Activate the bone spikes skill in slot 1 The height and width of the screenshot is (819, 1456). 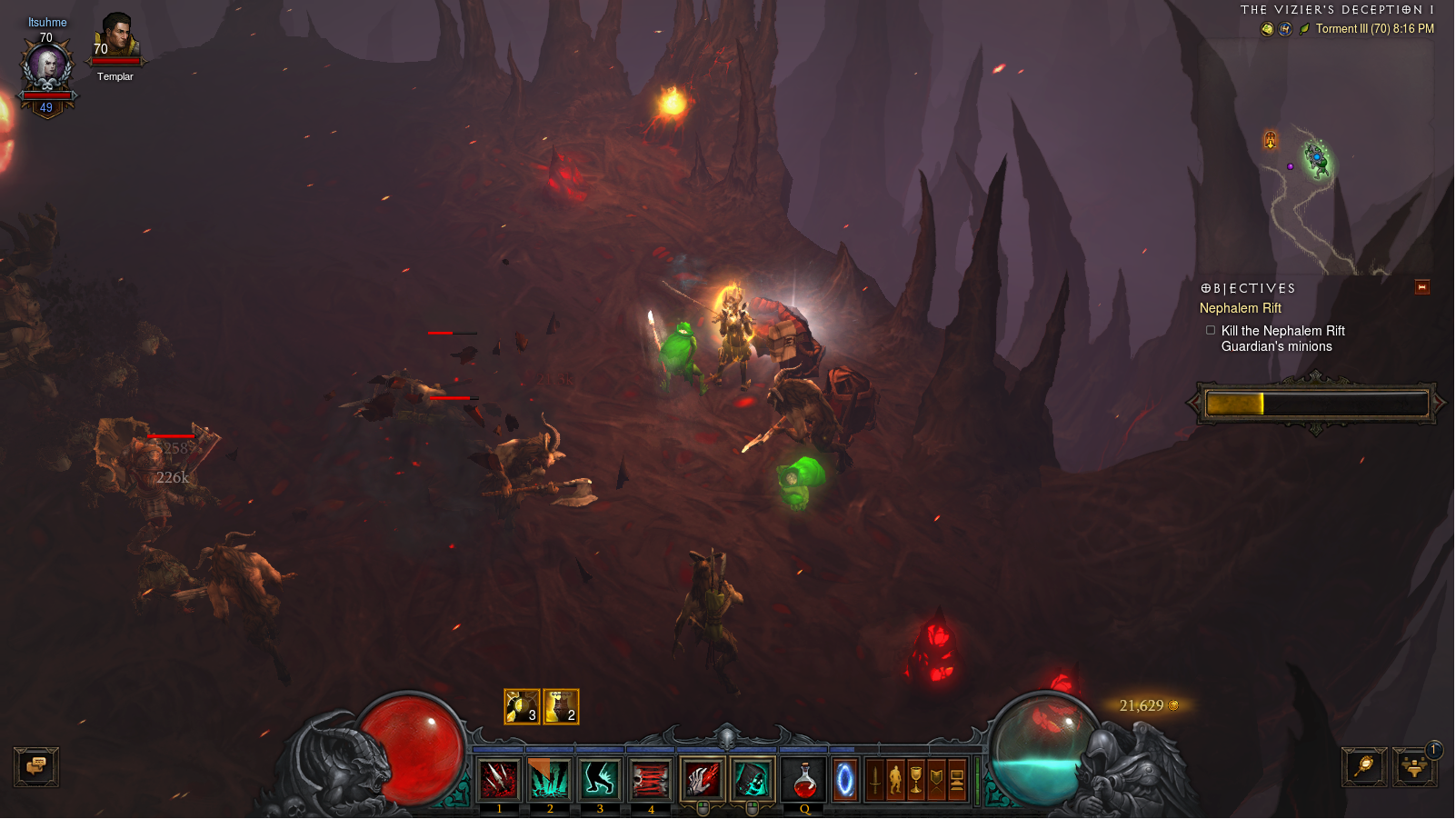coord(499,780)
